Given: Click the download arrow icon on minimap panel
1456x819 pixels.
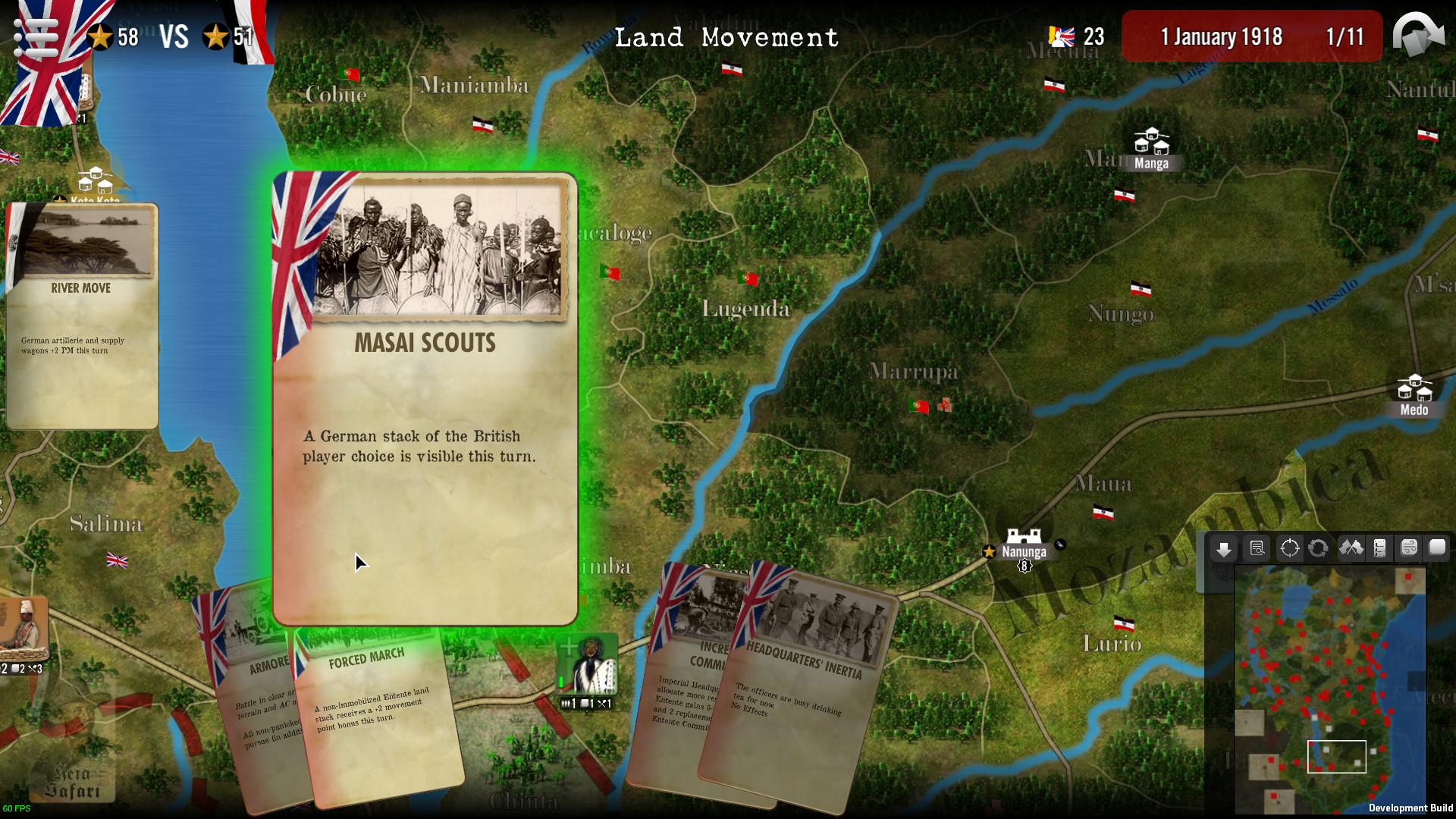Looking at the screenshot, I should [x=1224, y=548].
